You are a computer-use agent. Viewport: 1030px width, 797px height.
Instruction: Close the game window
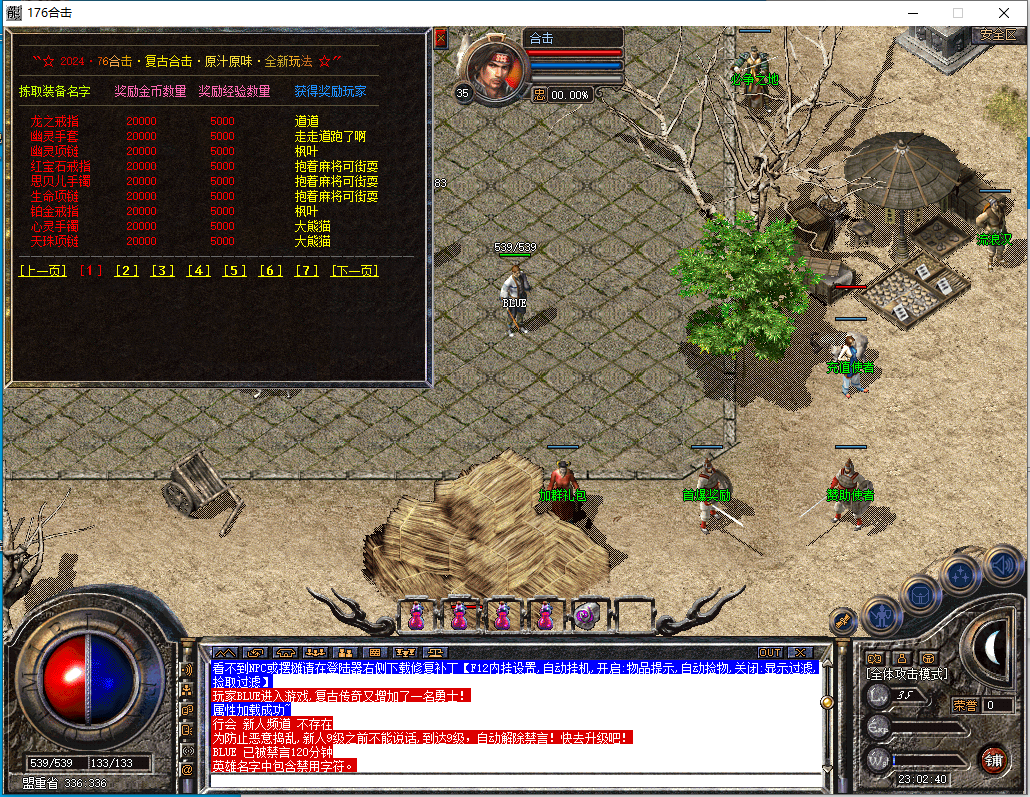coord(1004,13)
